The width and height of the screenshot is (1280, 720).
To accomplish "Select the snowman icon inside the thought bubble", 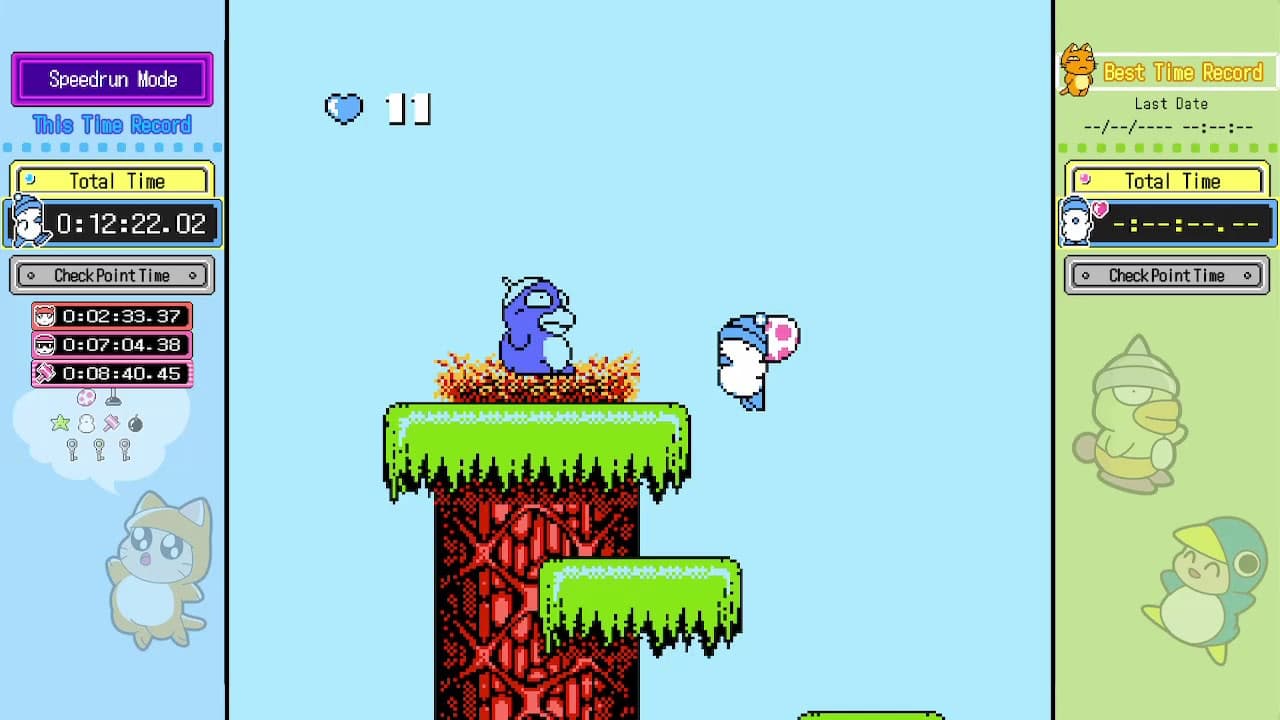I will click(84, 423).
